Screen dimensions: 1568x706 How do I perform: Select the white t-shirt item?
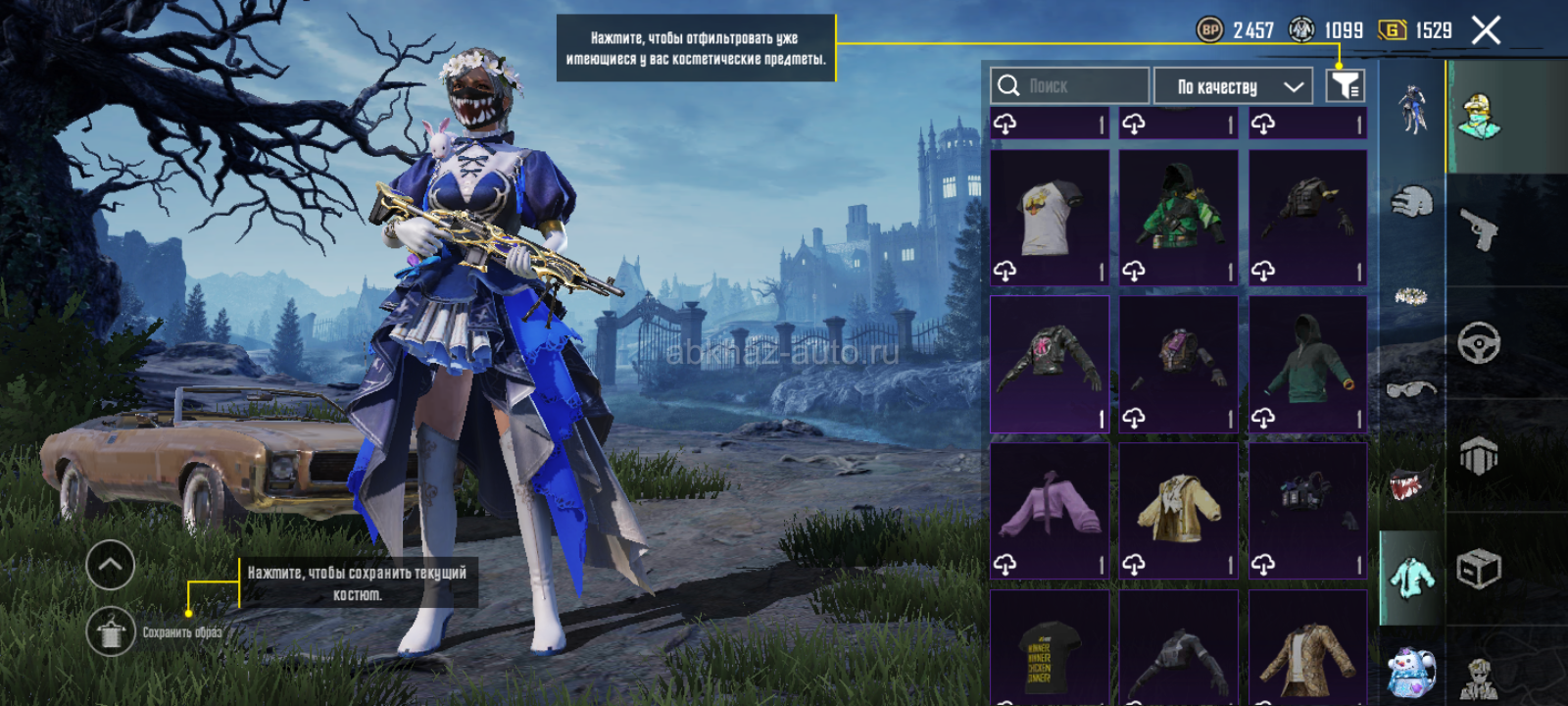[1050, 217]
